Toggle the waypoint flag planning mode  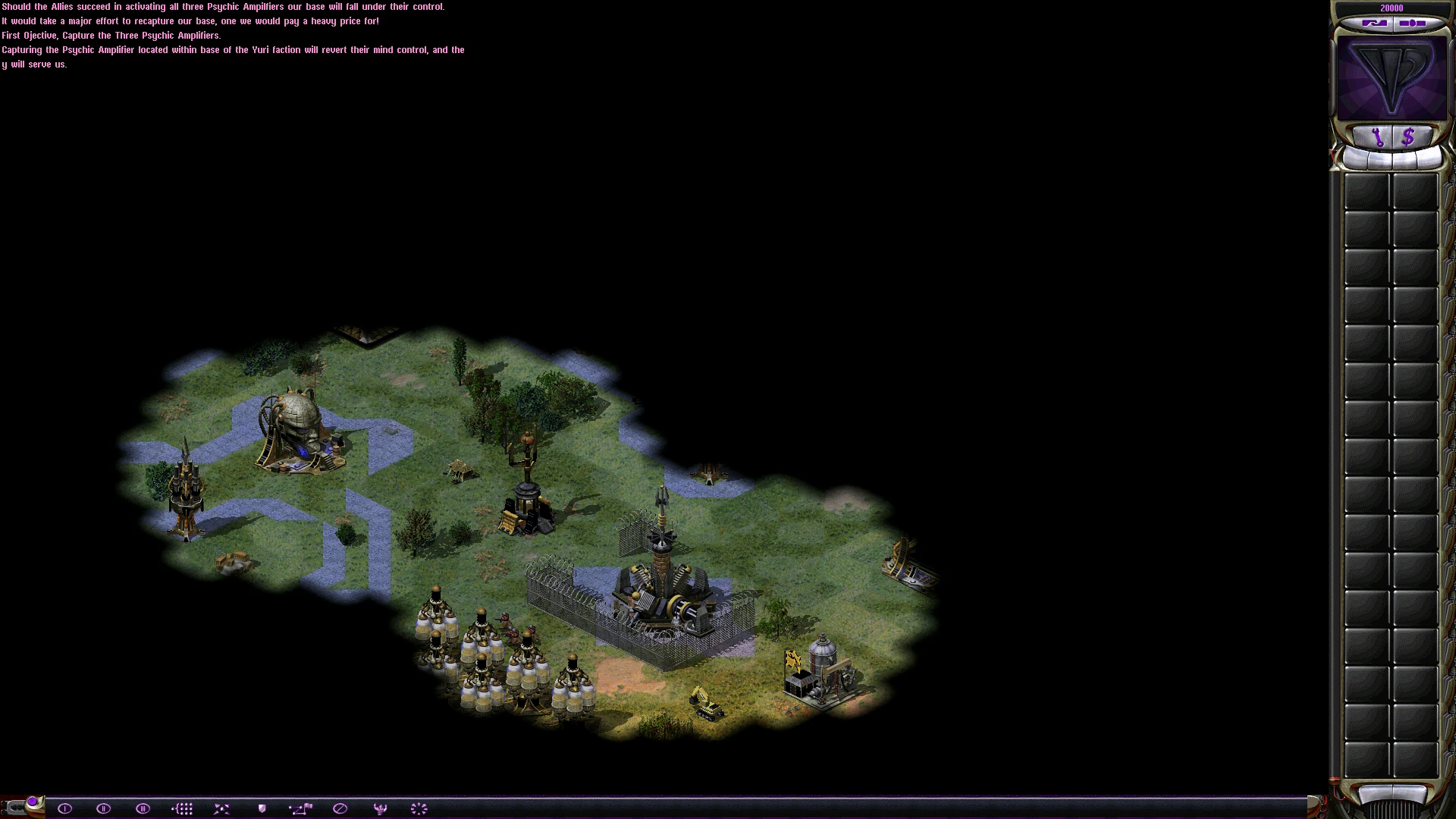(x=301, y=808)
